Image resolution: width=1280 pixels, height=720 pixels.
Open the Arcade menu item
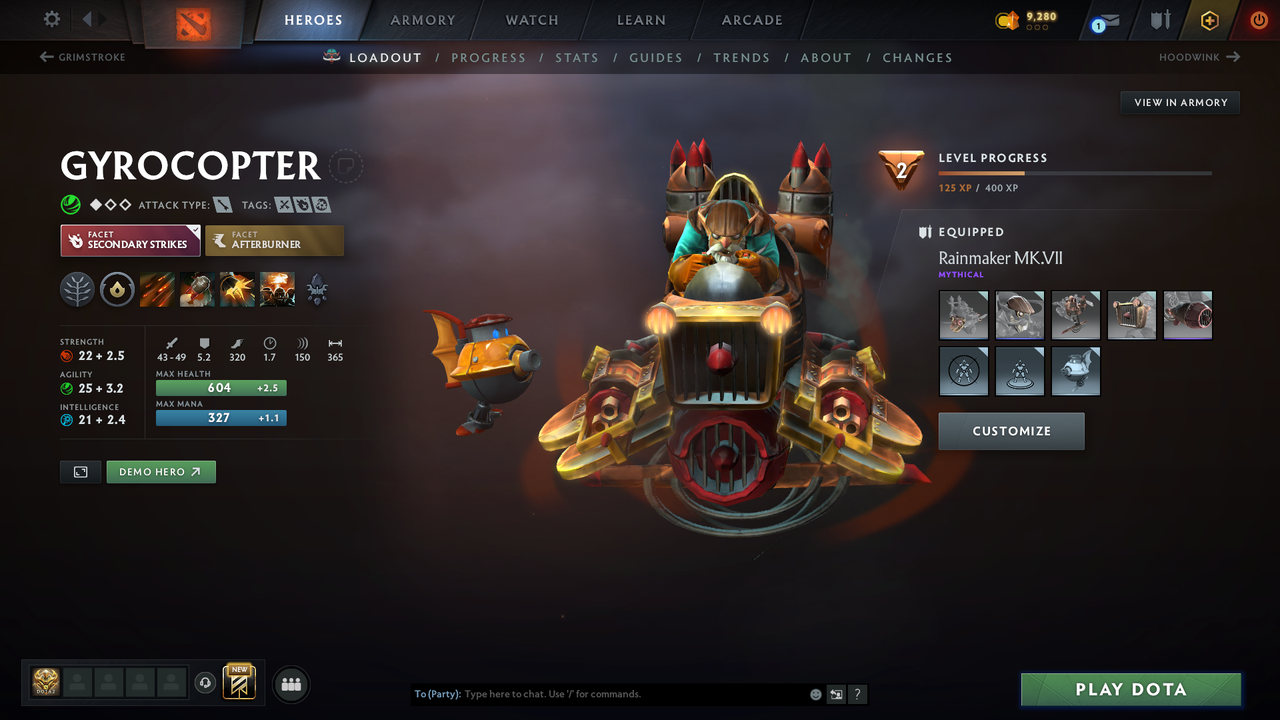coord(751,20)
